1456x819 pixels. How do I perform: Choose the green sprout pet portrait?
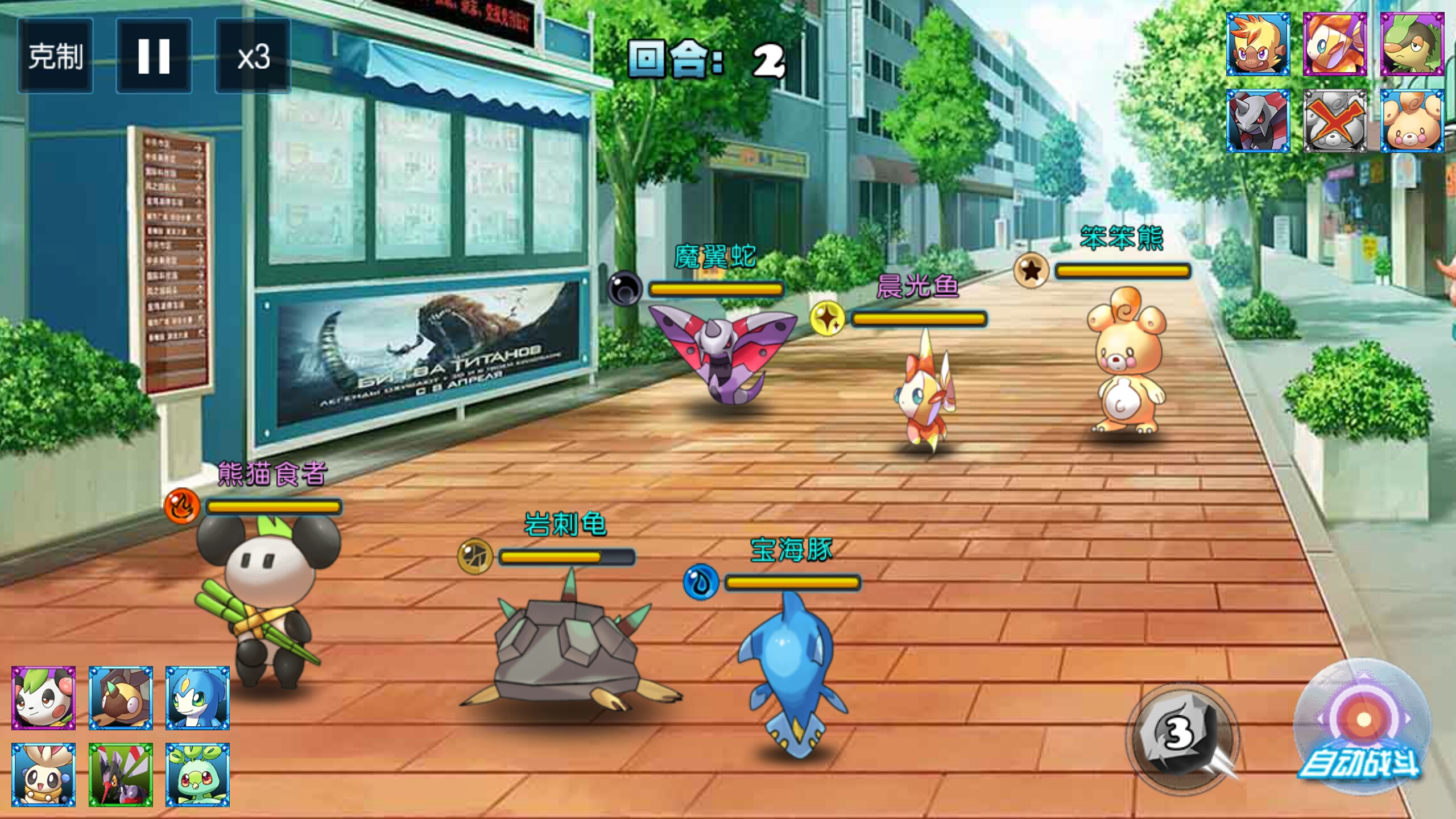point(197,775)
